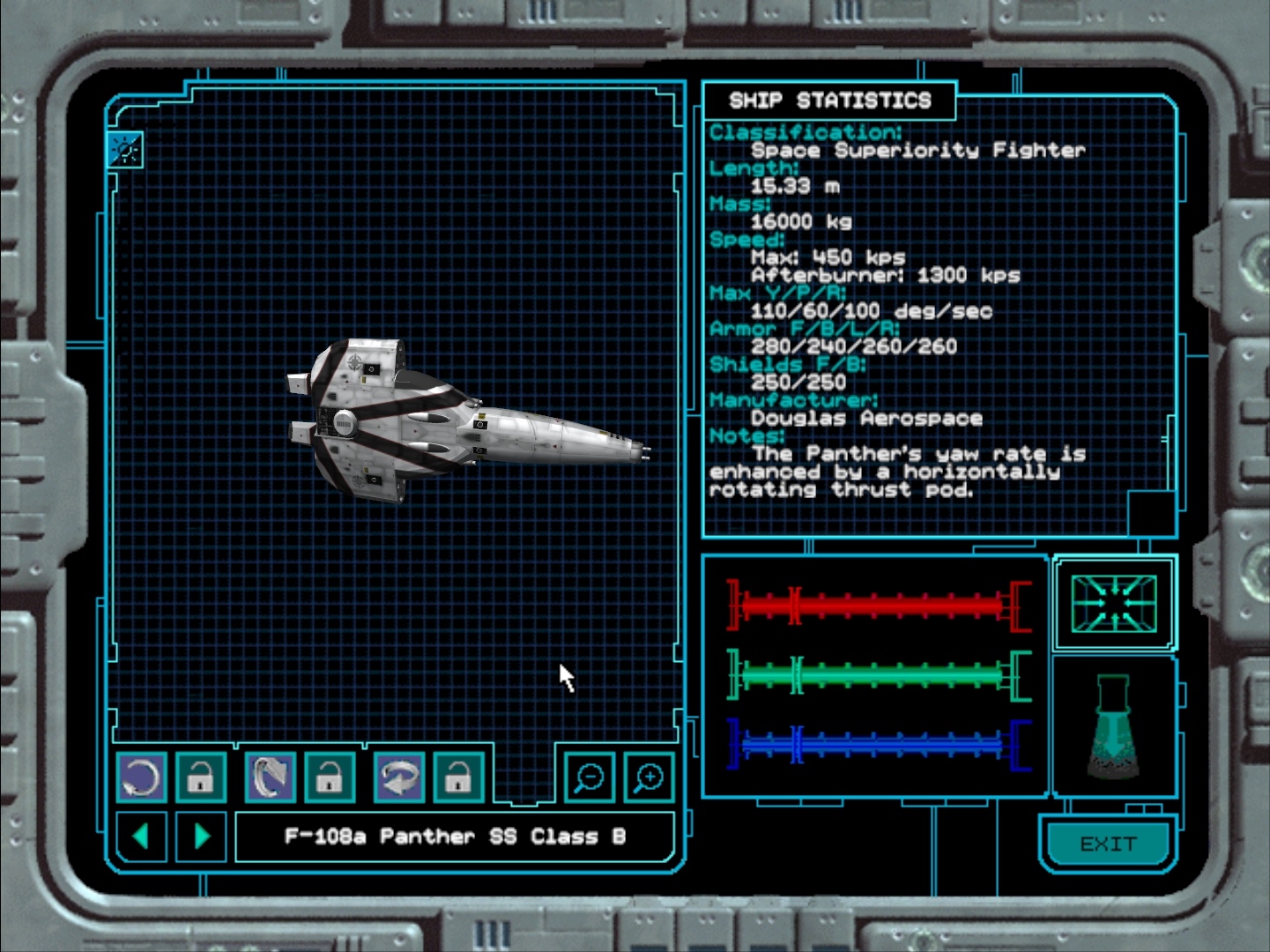Show the next ship with right arrow
Image resolution: width=1270 pixels, height=952 pixels.
pyautogui.click(x=201, y=836)
